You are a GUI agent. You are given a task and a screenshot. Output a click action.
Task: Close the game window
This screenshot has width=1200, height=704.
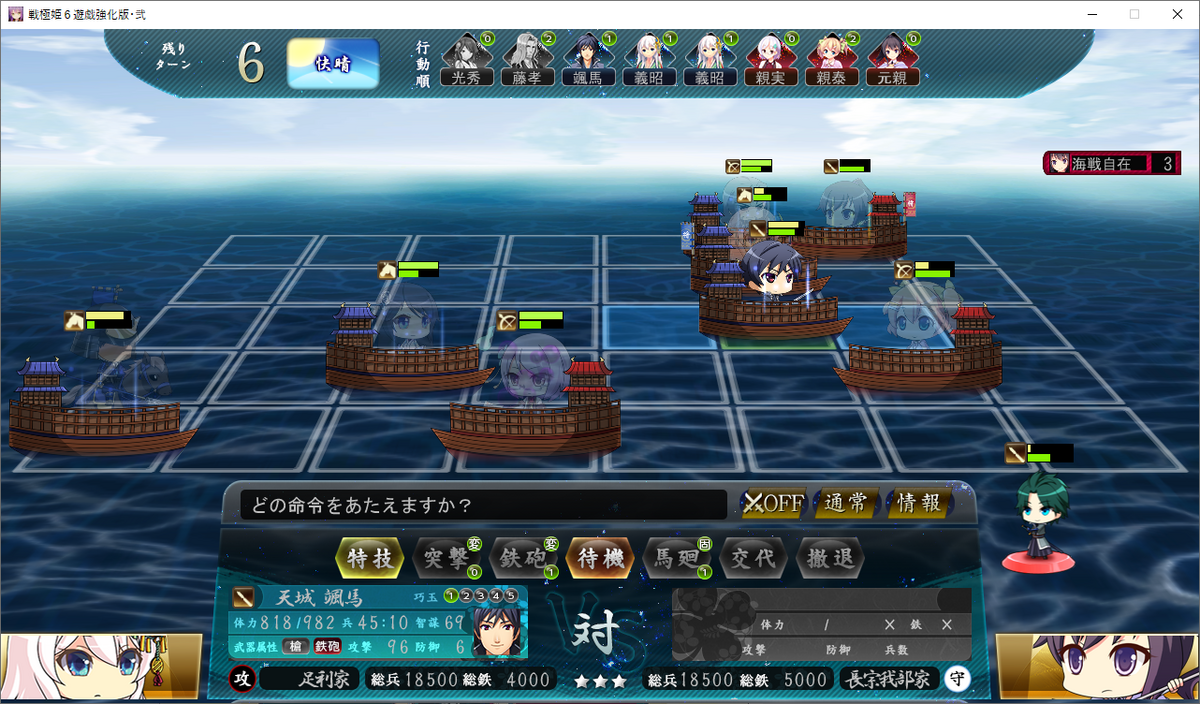point(1177,14)
